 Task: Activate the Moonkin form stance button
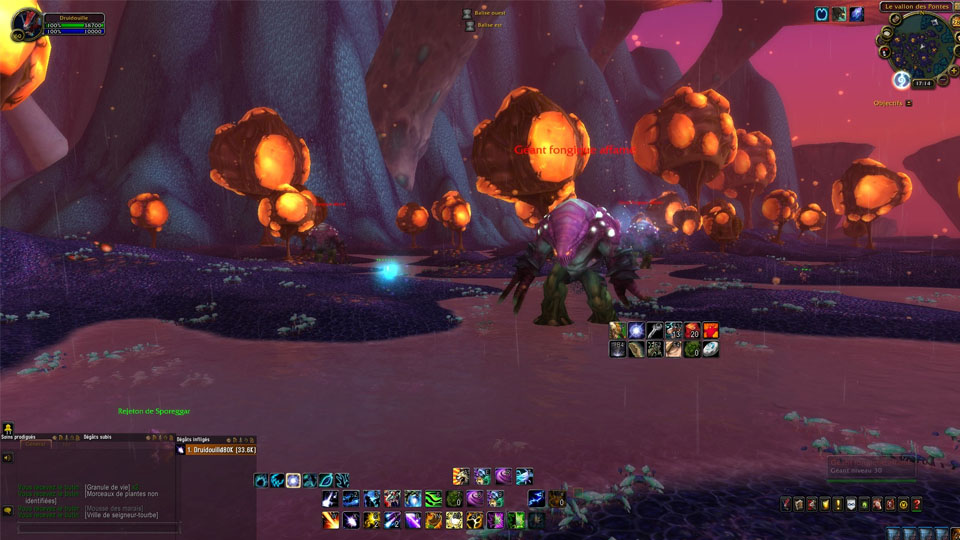point(293,480)
